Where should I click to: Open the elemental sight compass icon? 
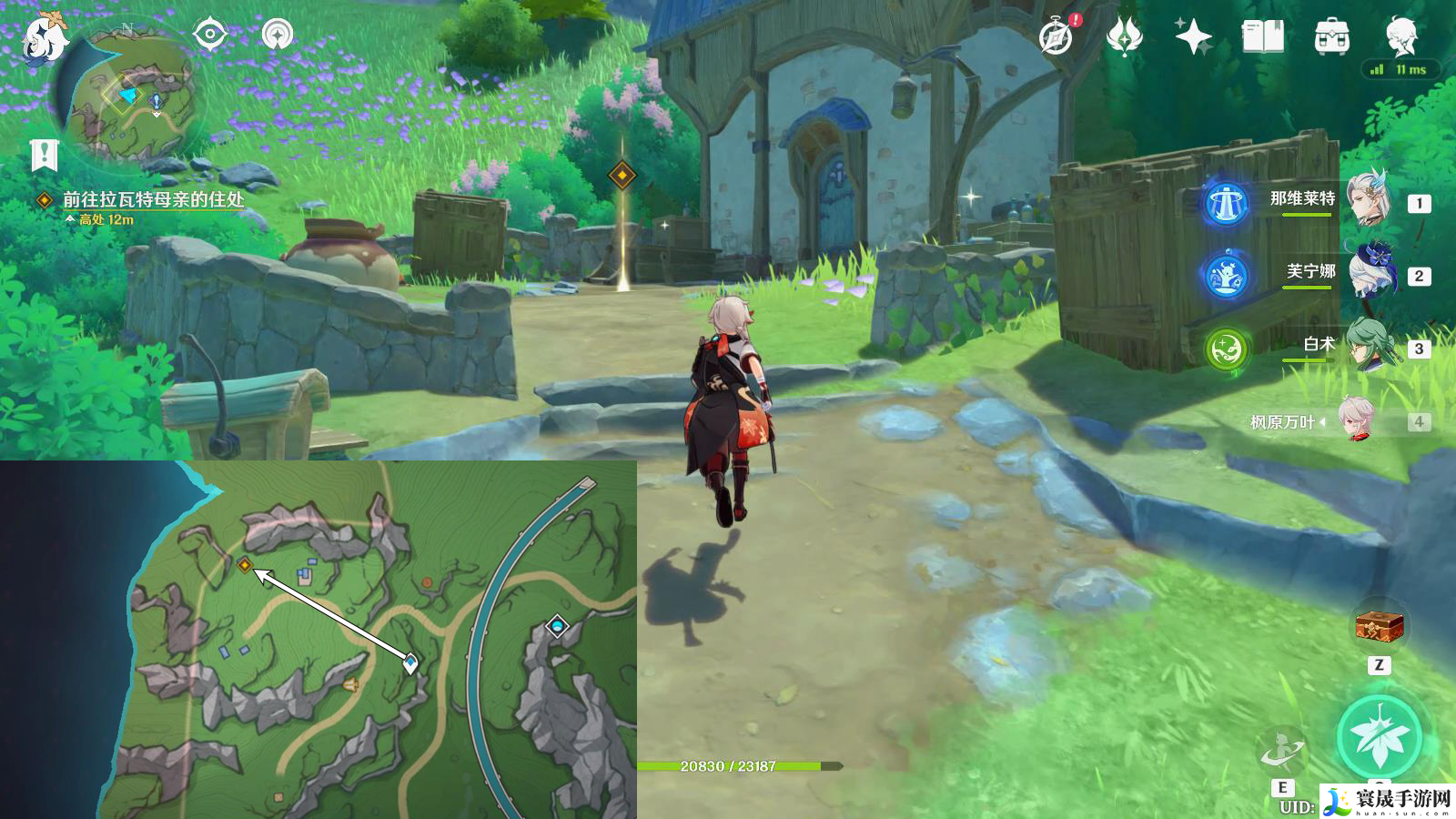(277, 35)
